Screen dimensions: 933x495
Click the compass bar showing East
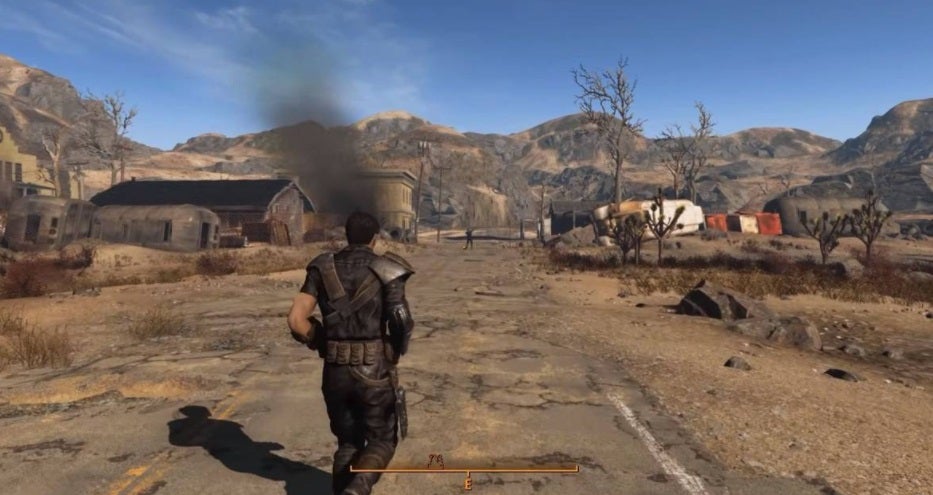coord(464,469)
